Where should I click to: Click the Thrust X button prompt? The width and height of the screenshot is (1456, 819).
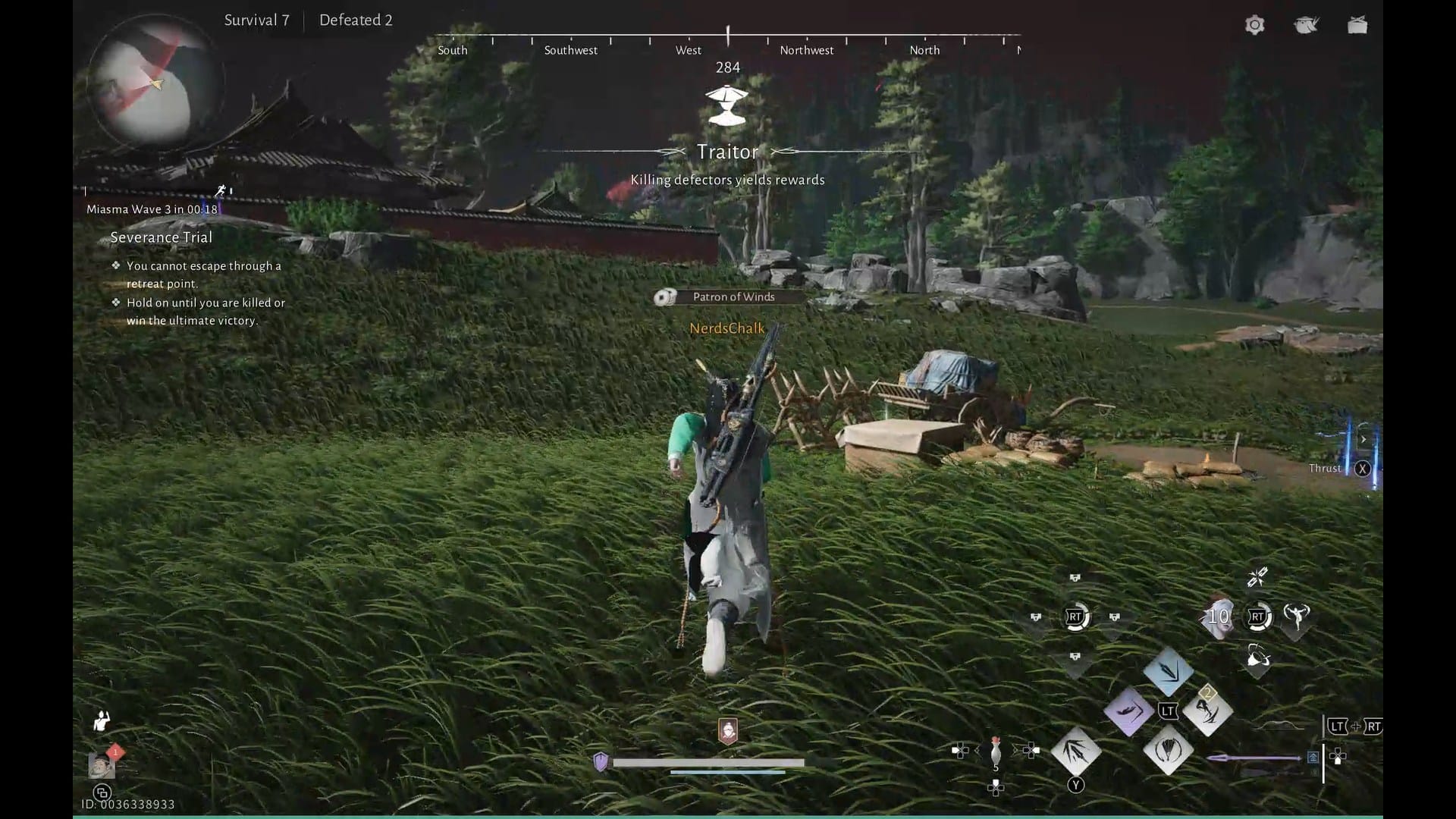click(x=1363, y=469)
